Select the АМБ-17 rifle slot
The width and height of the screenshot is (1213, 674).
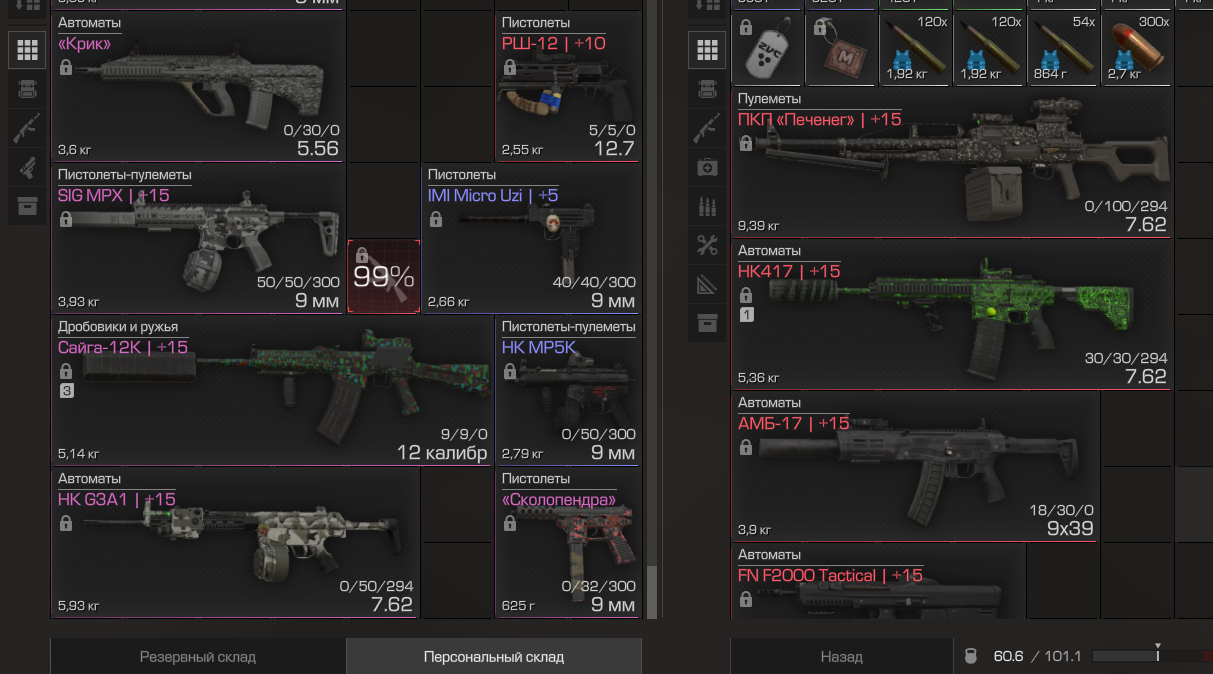click(915, 466)
